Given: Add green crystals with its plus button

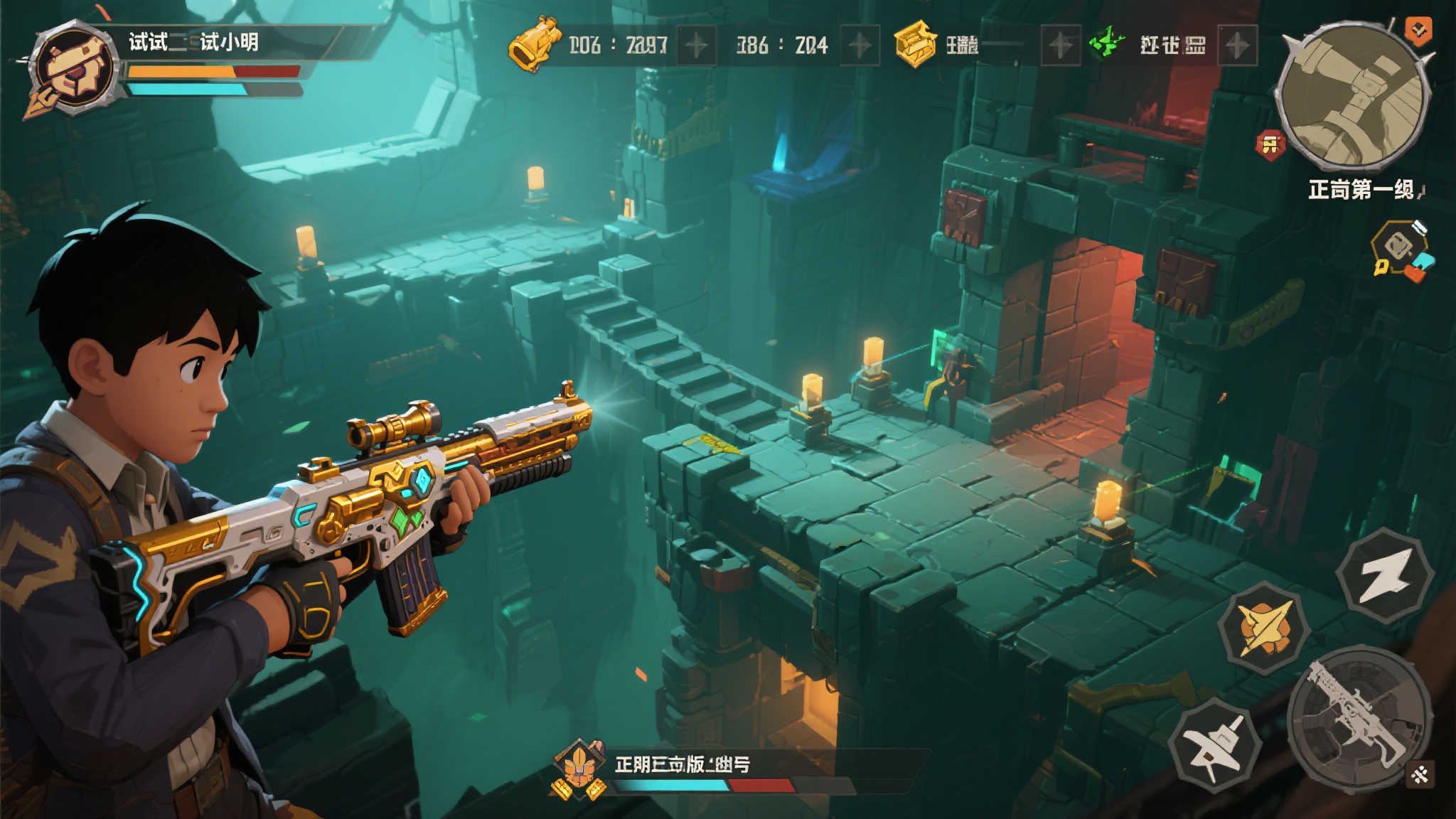Looking at the screenshot, I should (1237, 45).
